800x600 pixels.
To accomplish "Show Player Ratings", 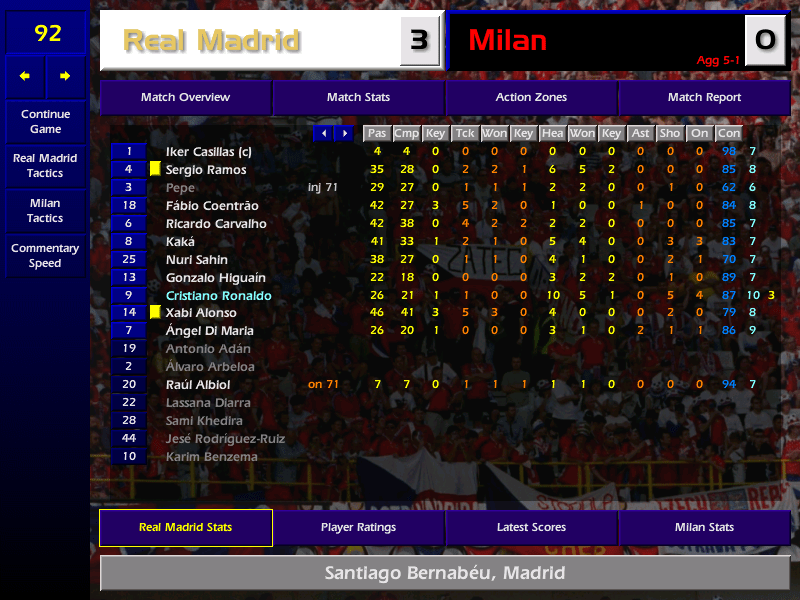I will click(358, 528).
